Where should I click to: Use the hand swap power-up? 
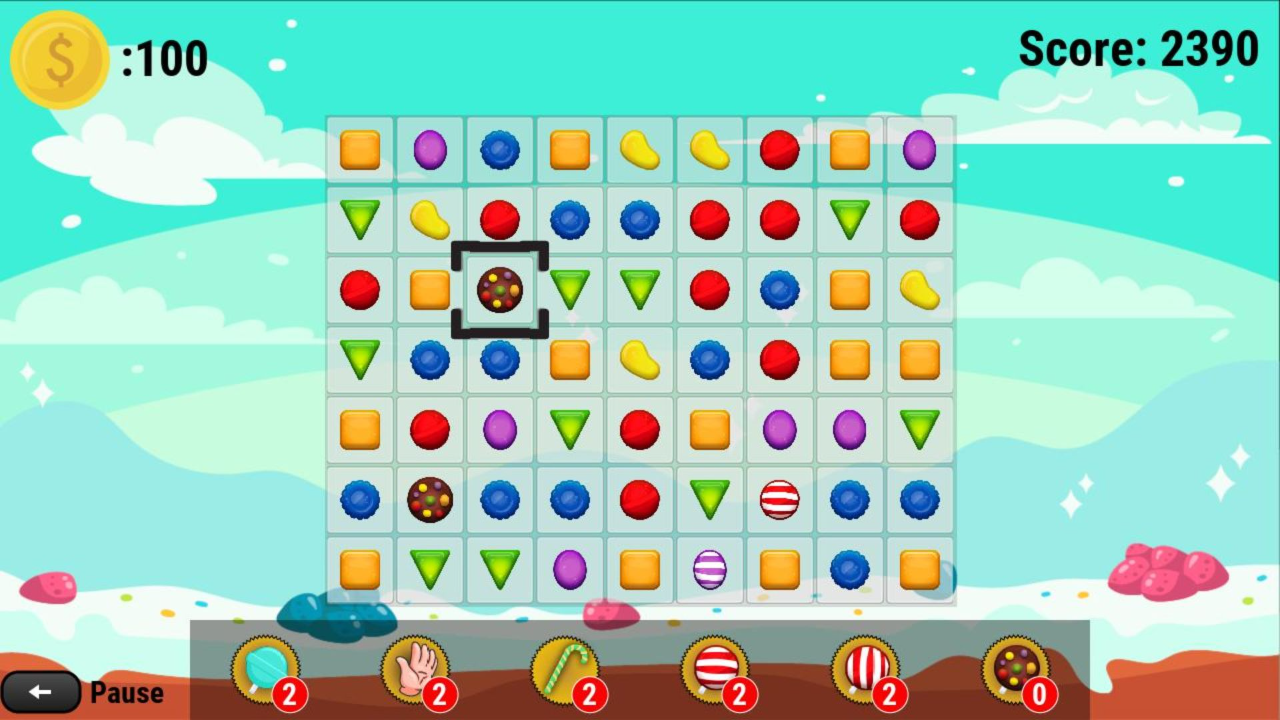(x=413, y=670)
